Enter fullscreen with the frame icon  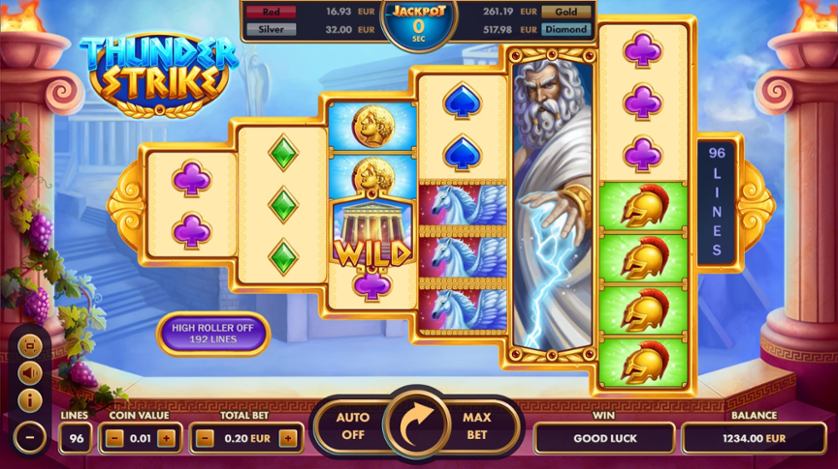[x=31, y=347]
